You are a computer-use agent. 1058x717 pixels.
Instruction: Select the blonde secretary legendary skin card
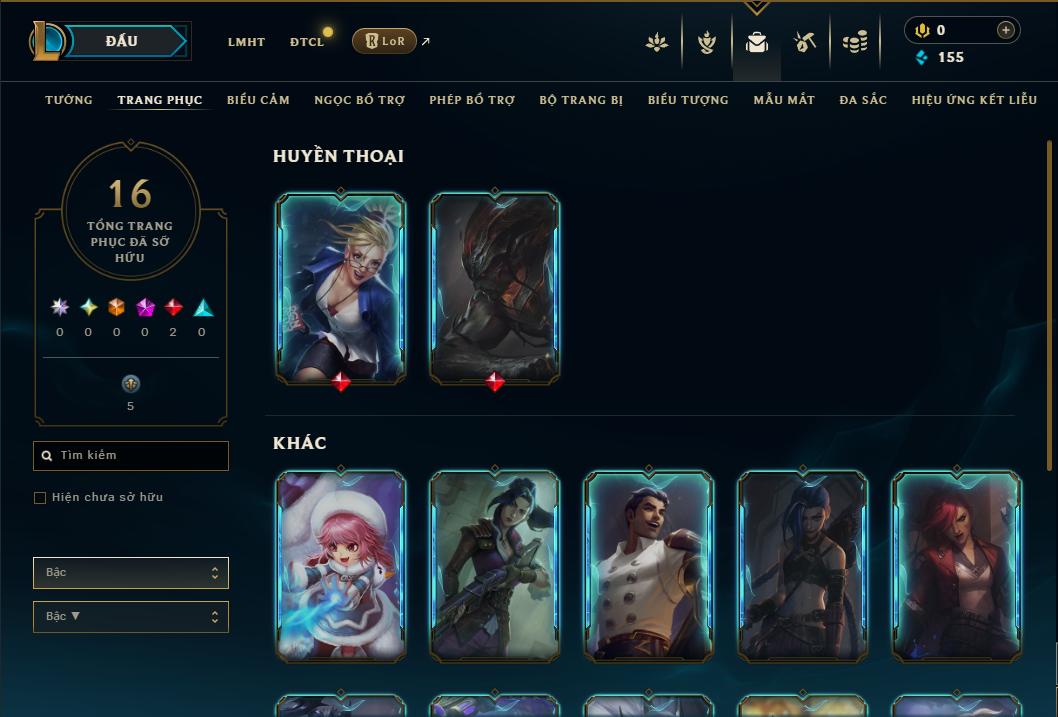tap(341, 287)
